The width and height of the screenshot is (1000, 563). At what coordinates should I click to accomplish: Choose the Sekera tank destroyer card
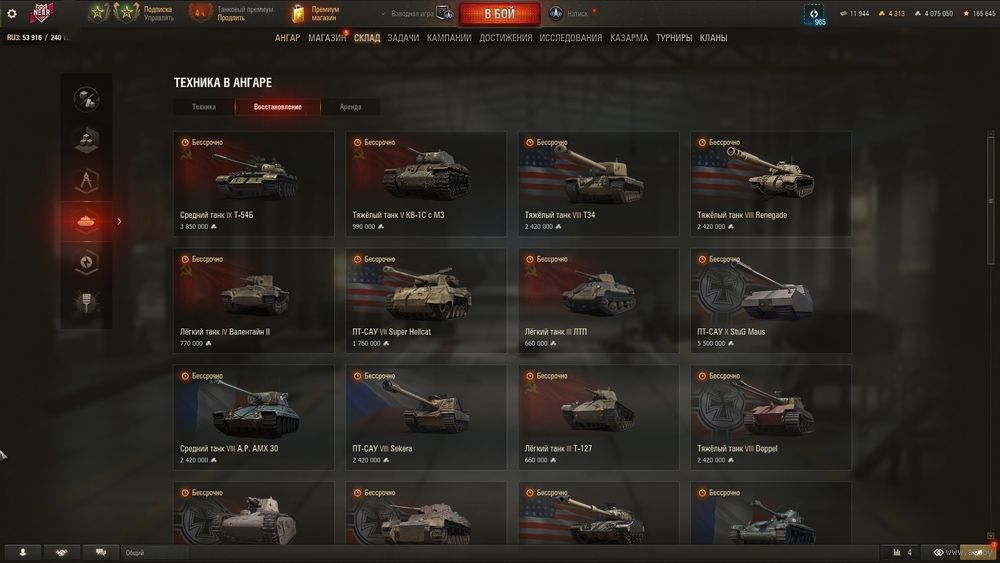[x=426, y=417]
